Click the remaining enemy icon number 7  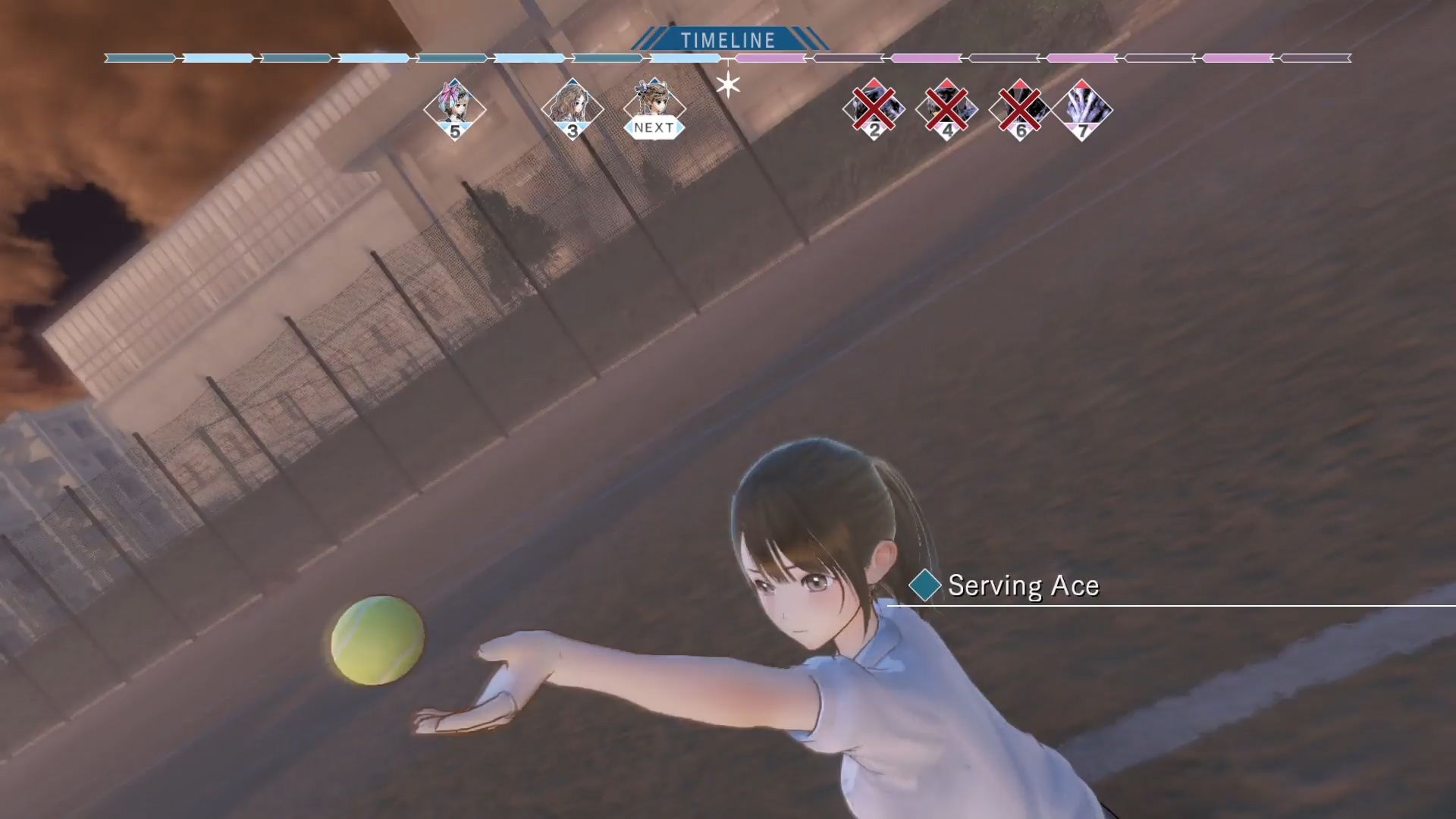coord(1081,108)
